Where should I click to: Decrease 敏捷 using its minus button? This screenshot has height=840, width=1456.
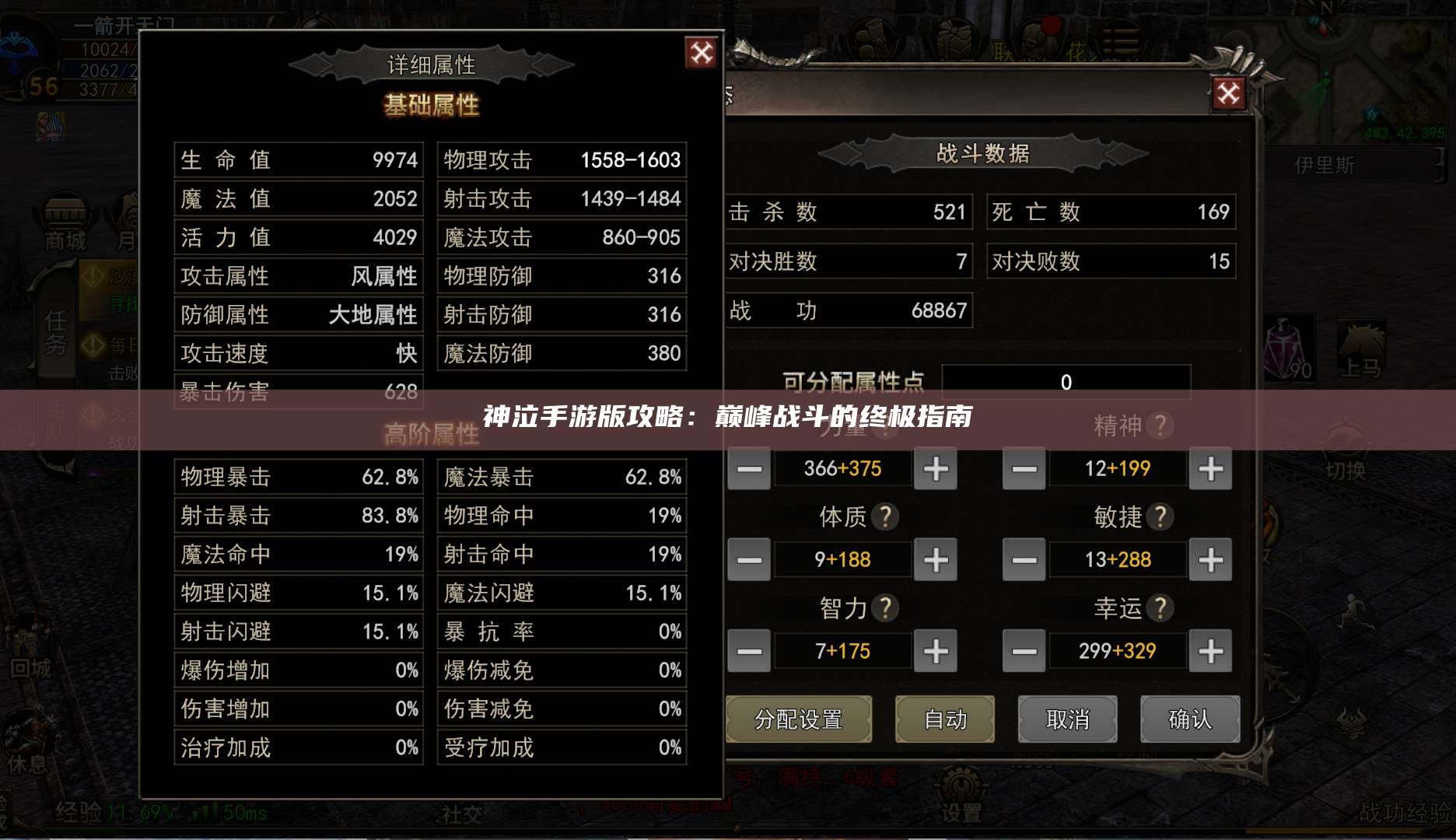pyautogui.click(x=1023, y=559)
